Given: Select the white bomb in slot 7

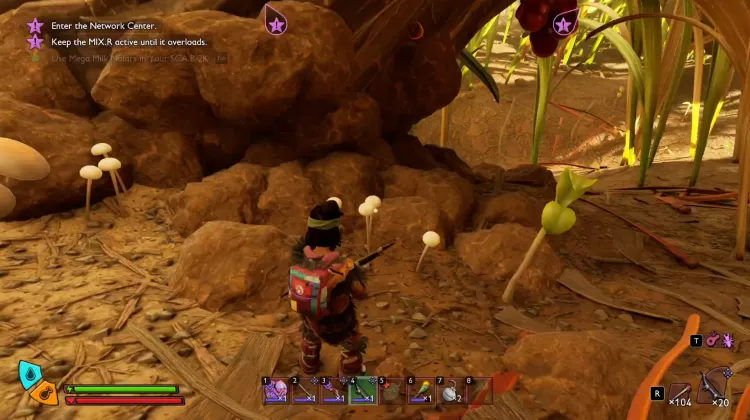Looking at the screenshot, I should [449, 390].
